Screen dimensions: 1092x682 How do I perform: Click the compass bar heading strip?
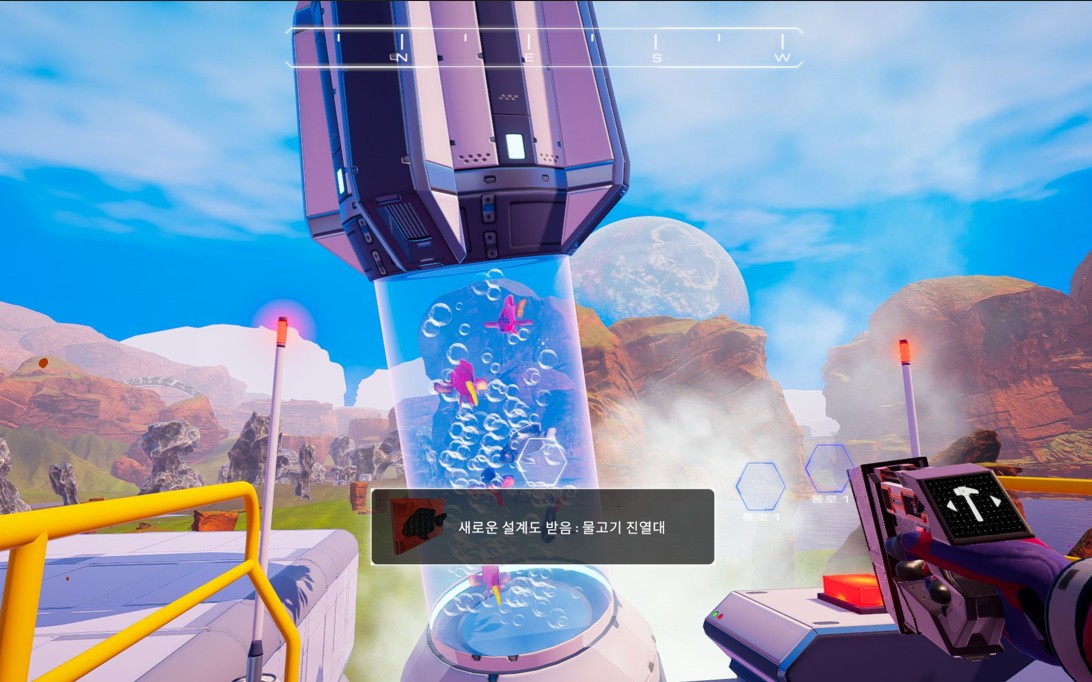(544, 47)
